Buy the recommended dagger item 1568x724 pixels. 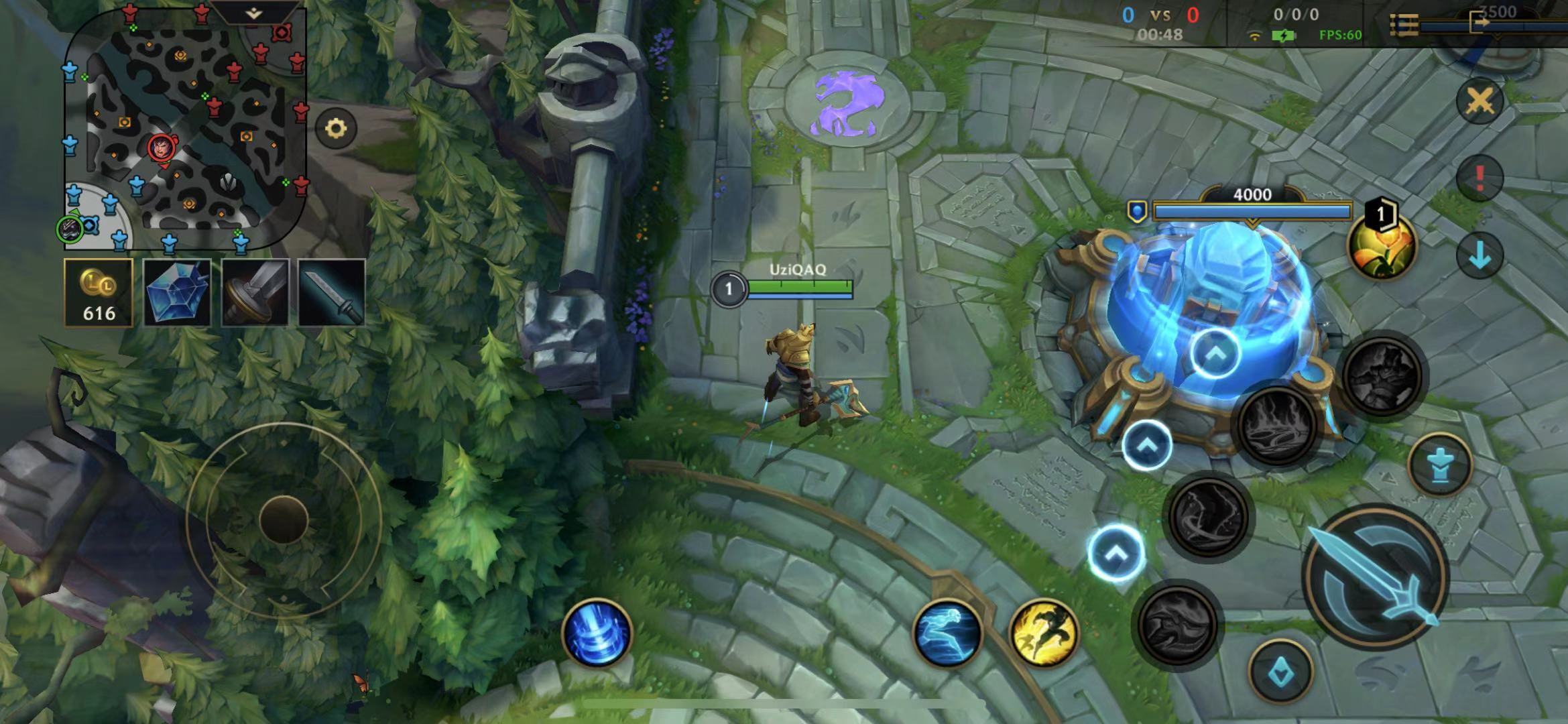332,293
